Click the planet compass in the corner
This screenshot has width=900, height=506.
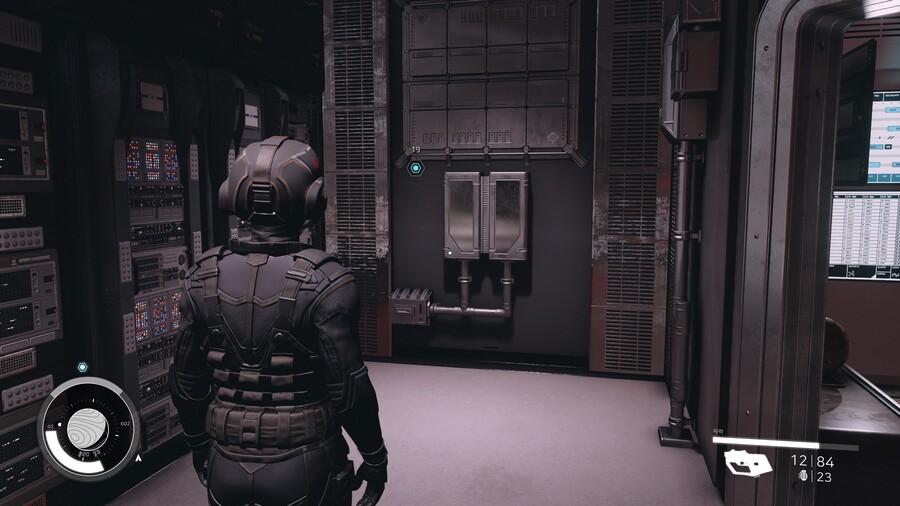click(x=88, y=428)
